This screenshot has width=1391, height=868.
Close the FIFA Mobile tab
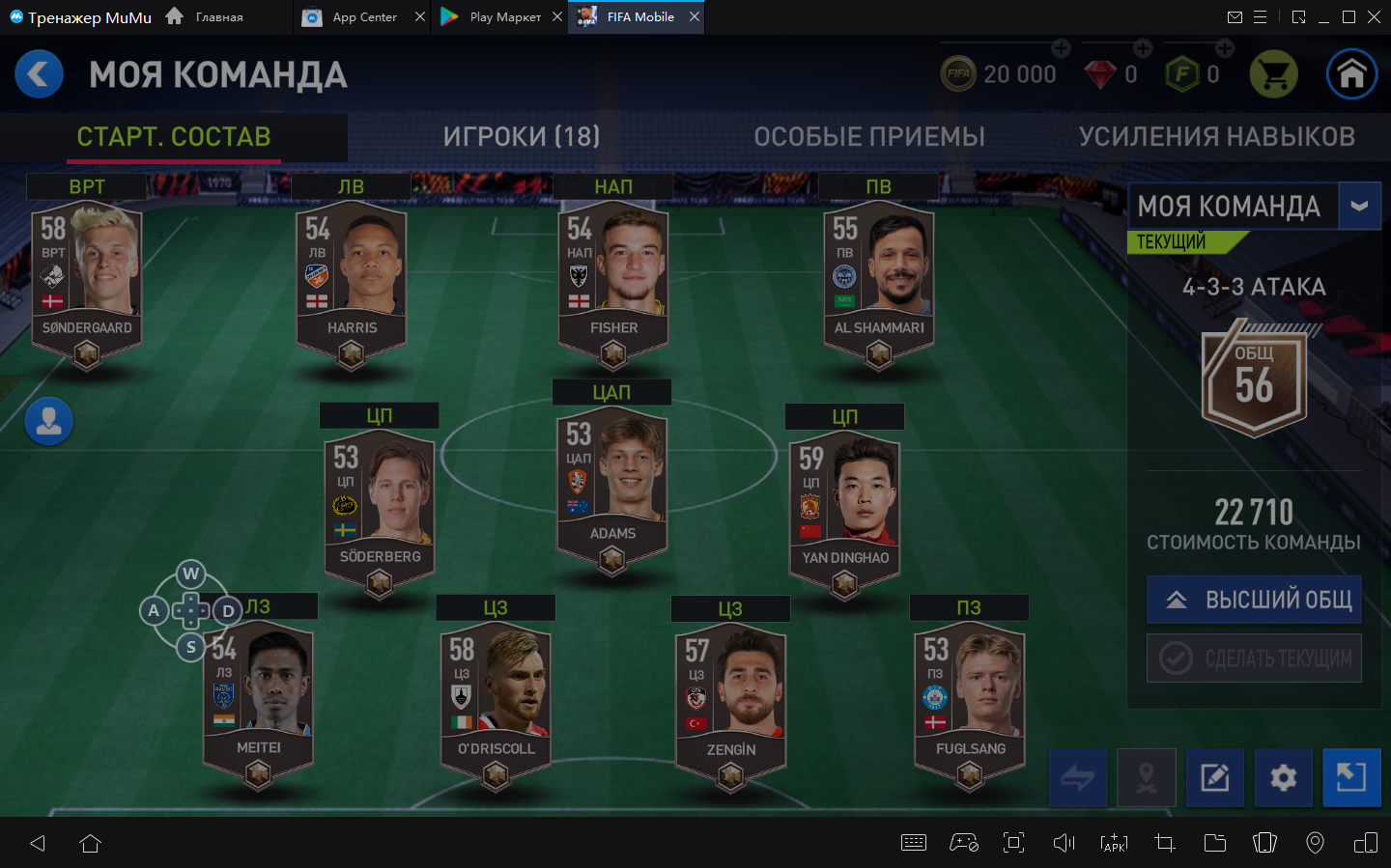click(x=695, y=16)
